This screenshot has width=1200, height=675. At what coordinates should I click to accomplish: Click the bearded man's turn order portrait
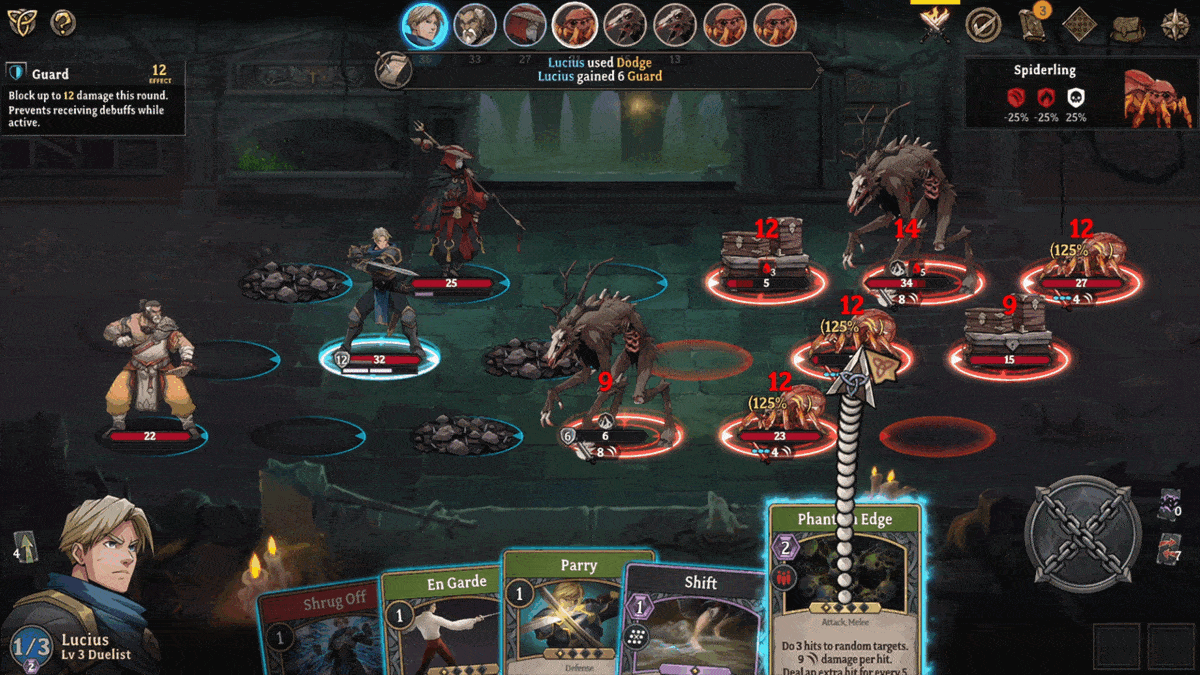click(x=475, y=25)
